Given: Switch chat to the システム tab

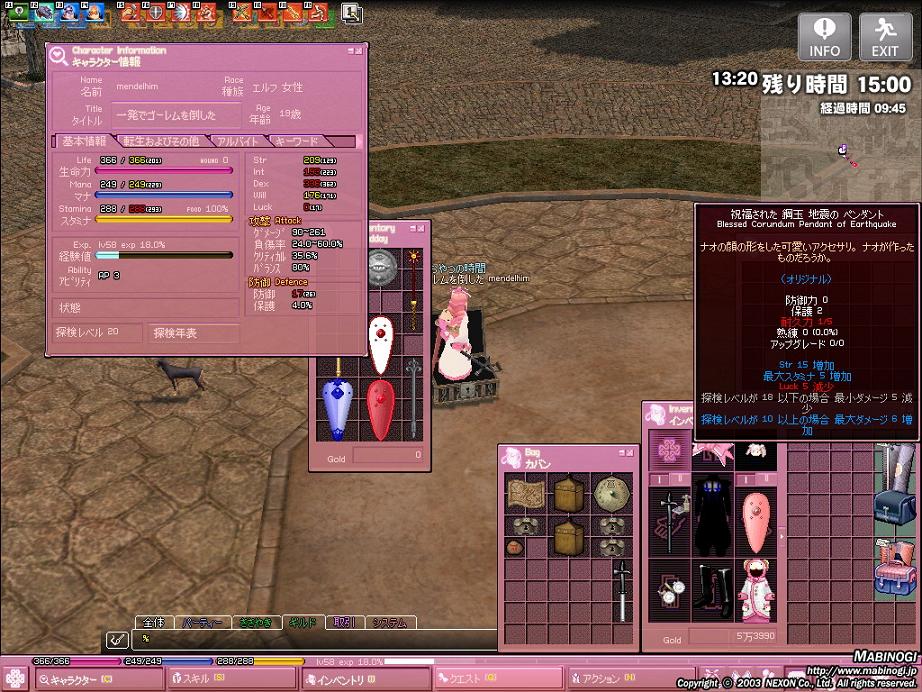Looking at the screenshot, I should [390, 622].
